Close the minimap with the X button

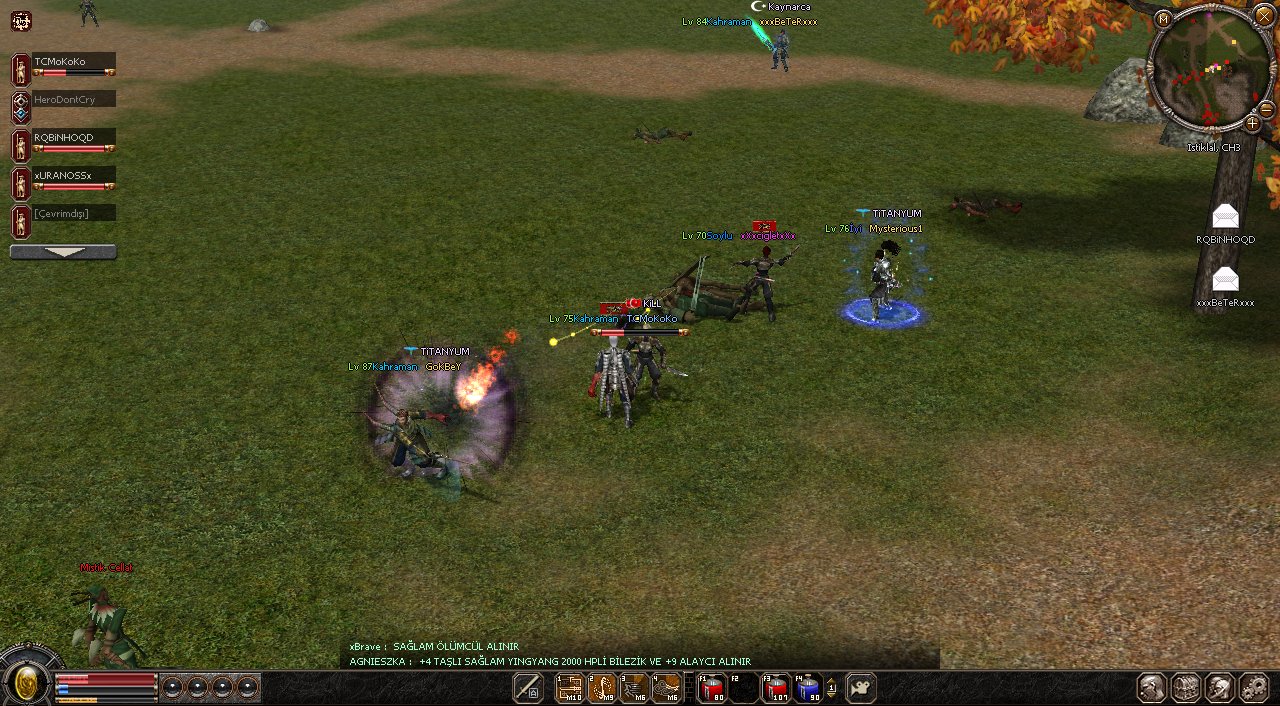[1264, 16]
